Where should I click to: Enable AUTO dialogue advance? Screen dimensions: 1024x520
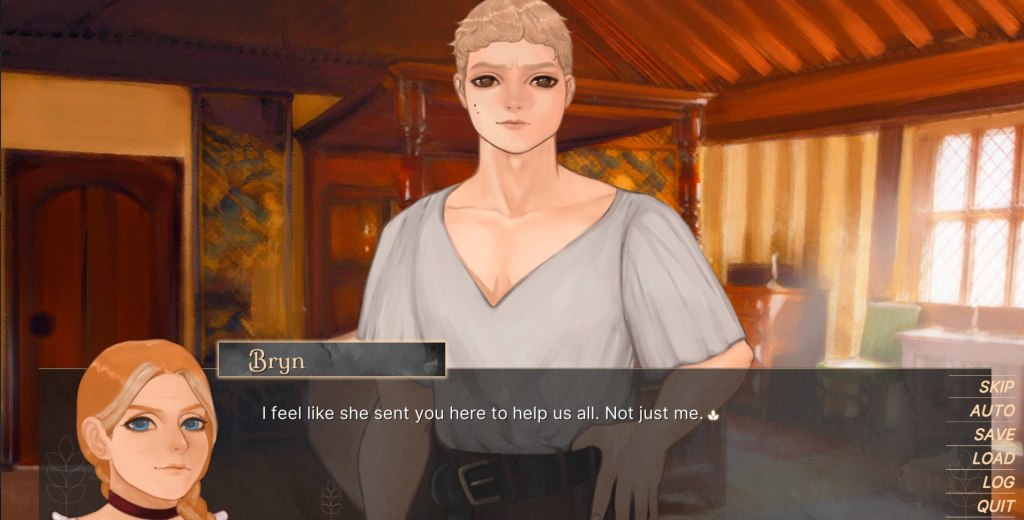tap(992, 411)
